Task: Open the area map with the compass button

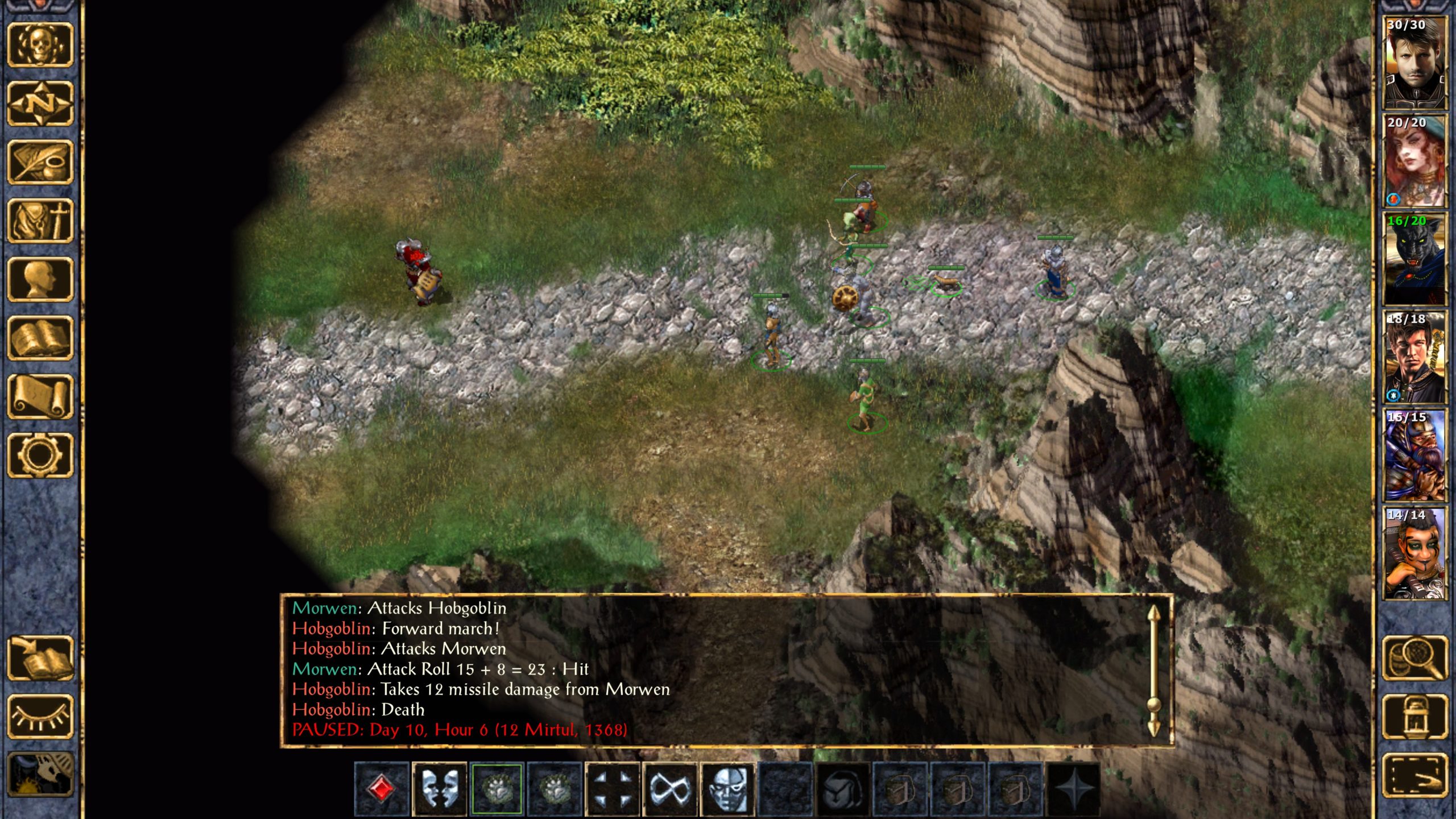Action: (40, 104)
